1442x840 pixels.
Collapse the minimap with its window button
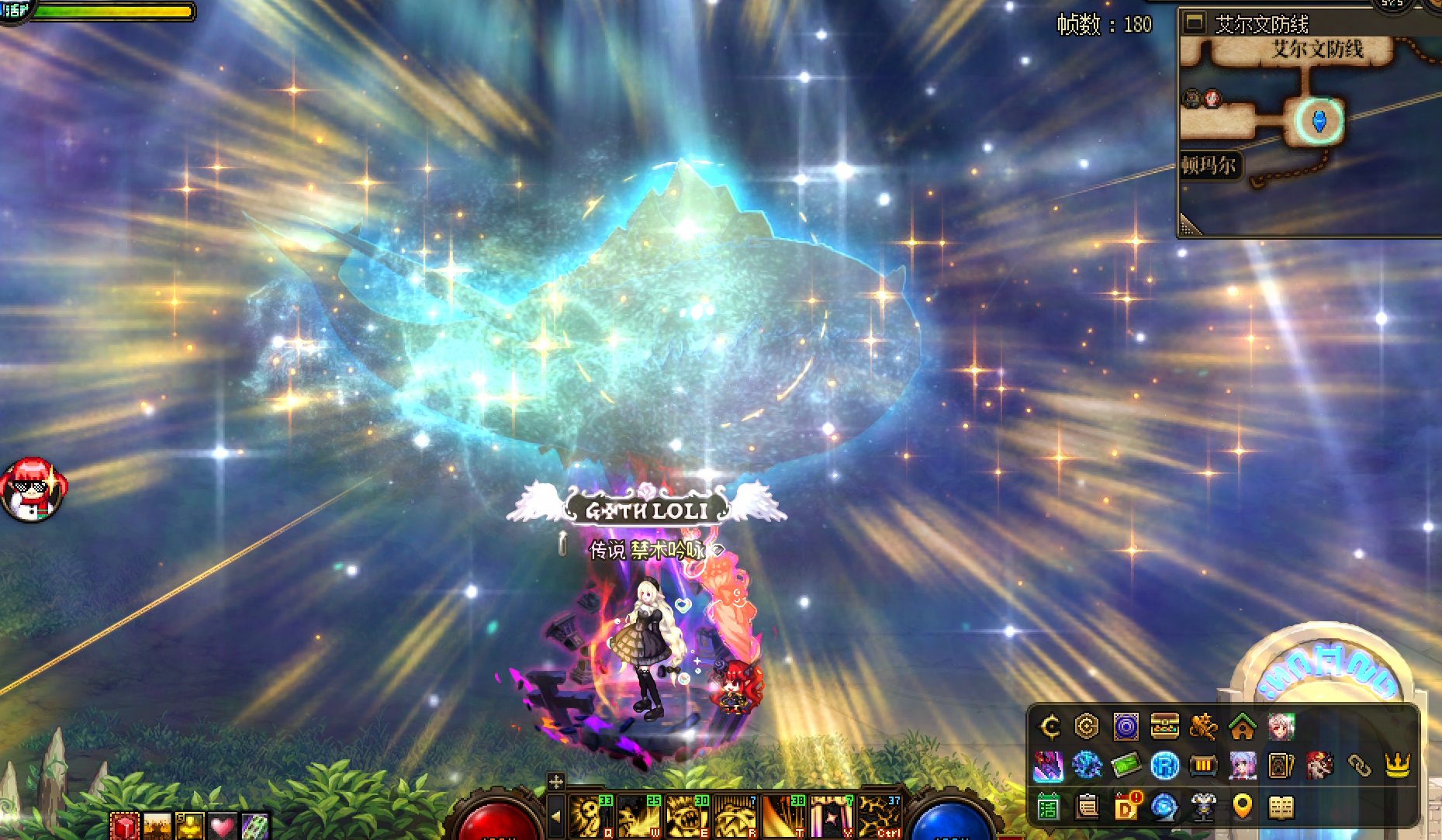coord(1195,22)
